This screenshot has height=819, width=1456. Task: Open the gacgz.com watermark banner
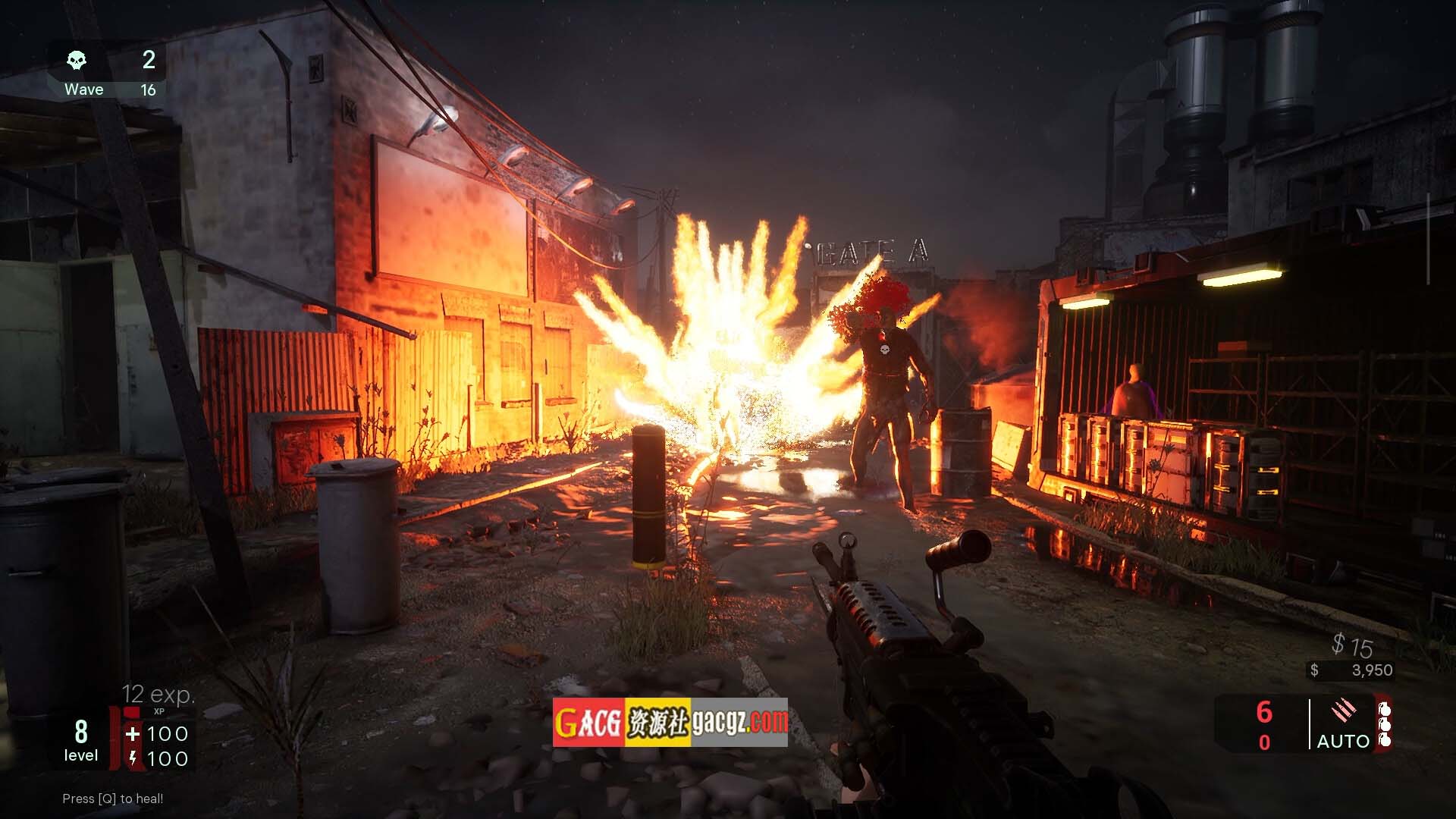tap(670, 723)
